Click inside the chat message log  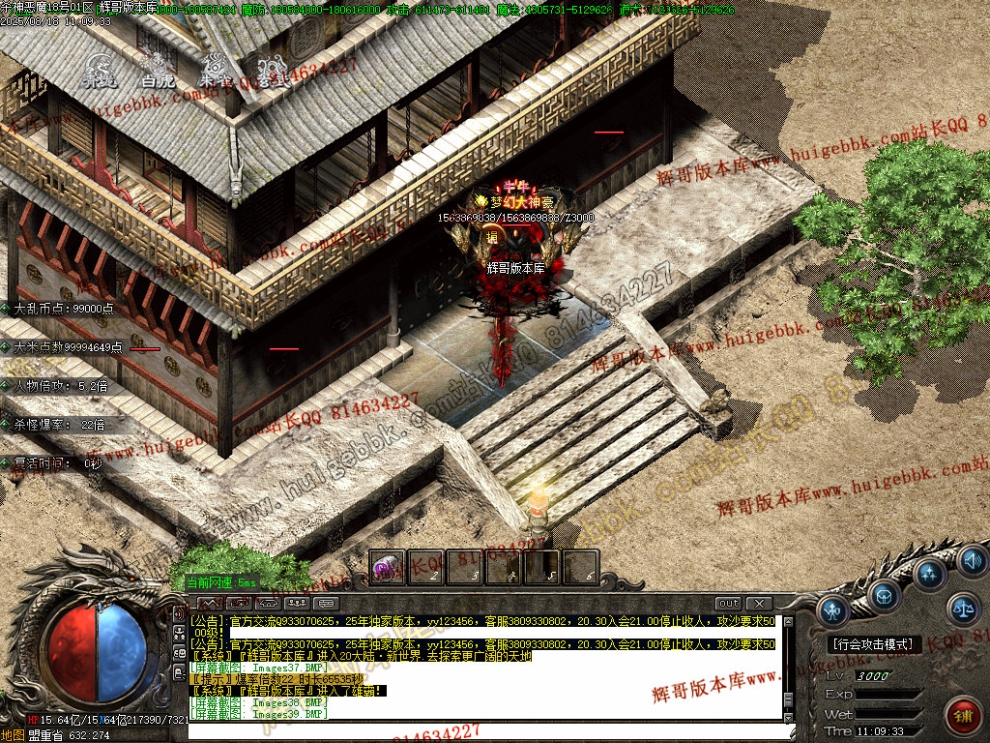[x=480, y=665]
